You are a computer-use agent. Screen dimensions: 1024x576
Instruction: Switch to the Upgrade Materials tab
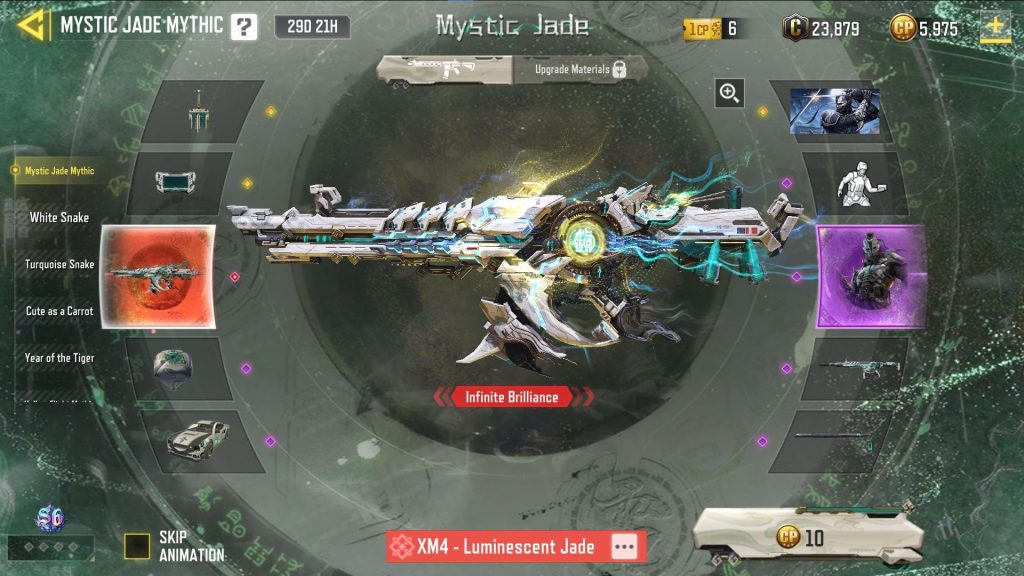pos(580,69)
